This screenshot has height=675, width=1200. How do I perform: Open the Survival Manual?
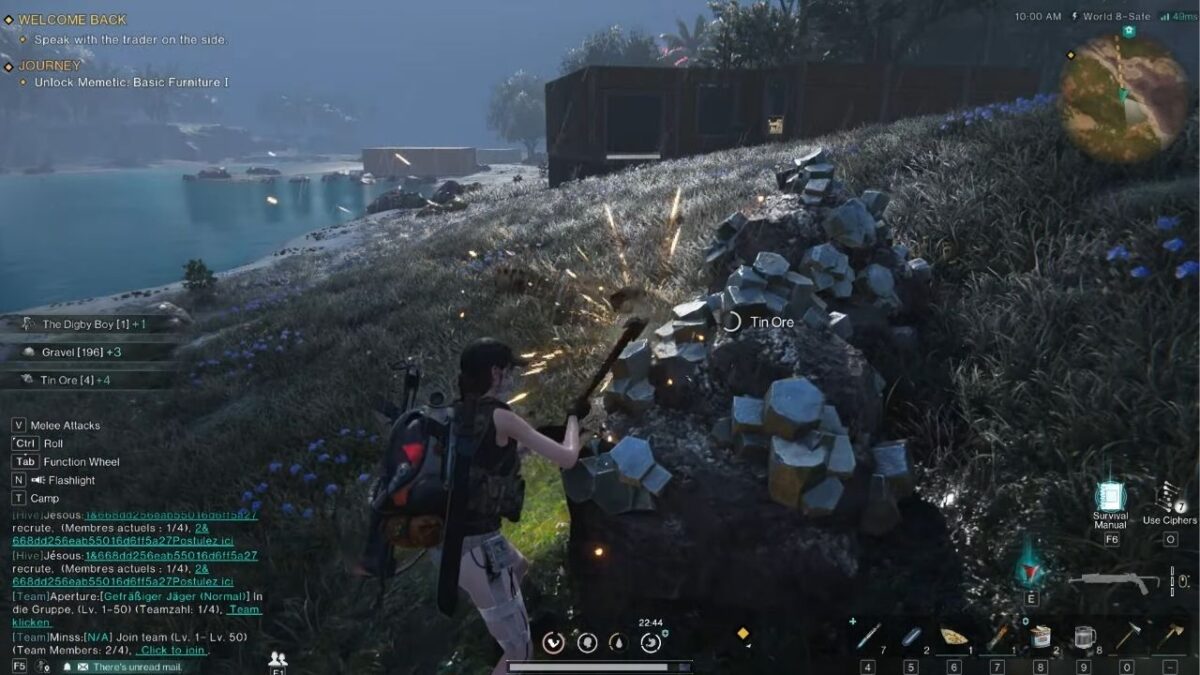tap(1110, 498)
